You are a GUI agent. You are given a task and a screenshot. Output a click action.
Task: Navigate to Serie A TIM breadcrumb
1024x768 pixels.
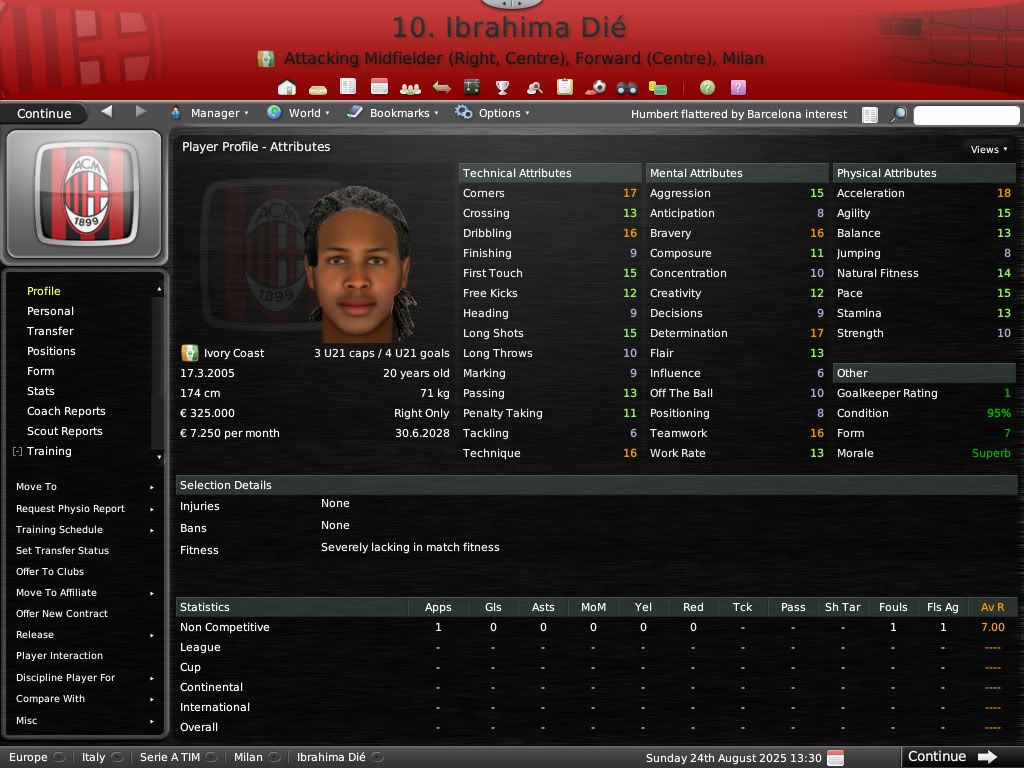(168, 757)
